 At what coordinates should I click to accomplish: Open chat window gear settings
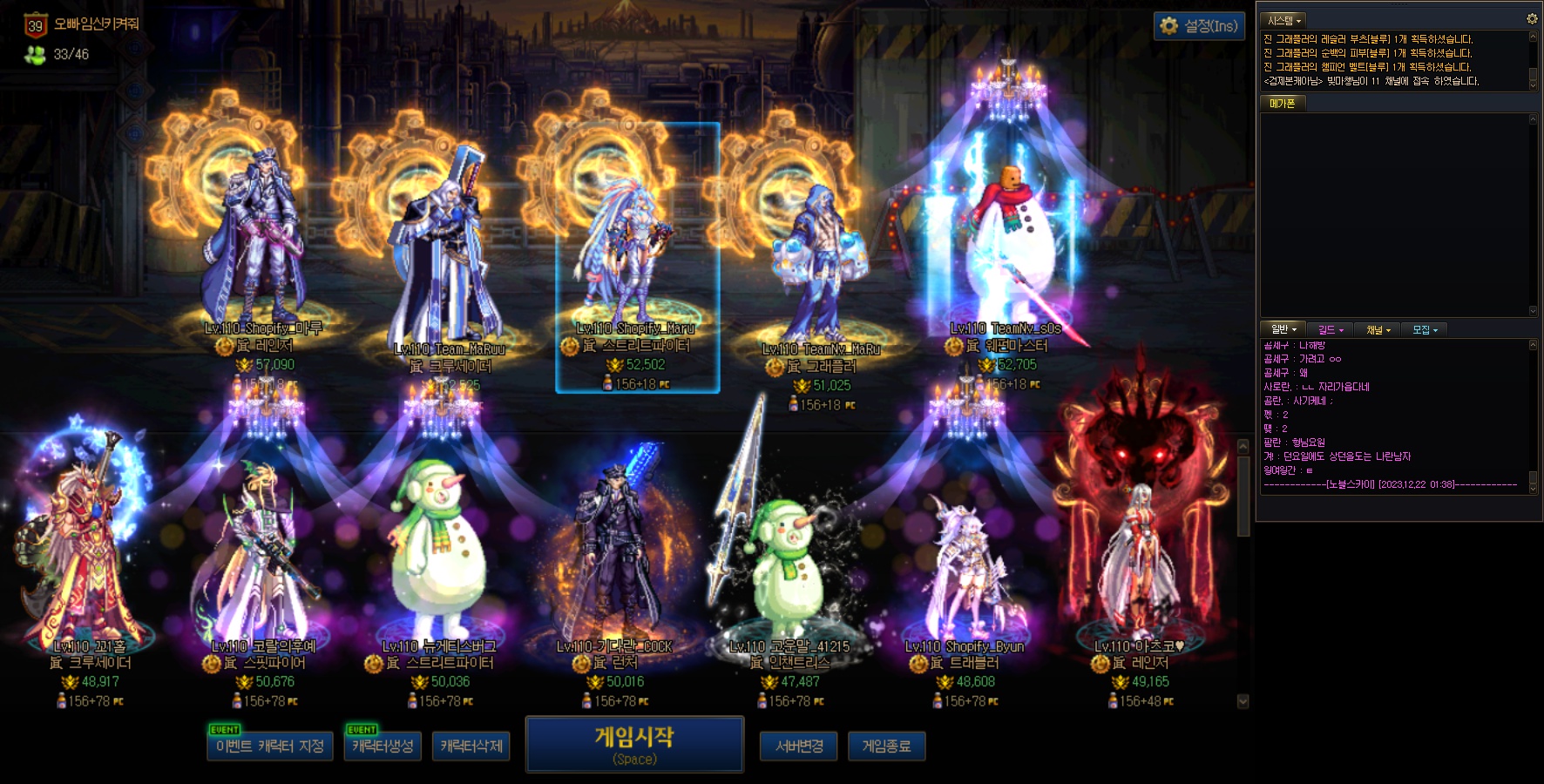1532,19
